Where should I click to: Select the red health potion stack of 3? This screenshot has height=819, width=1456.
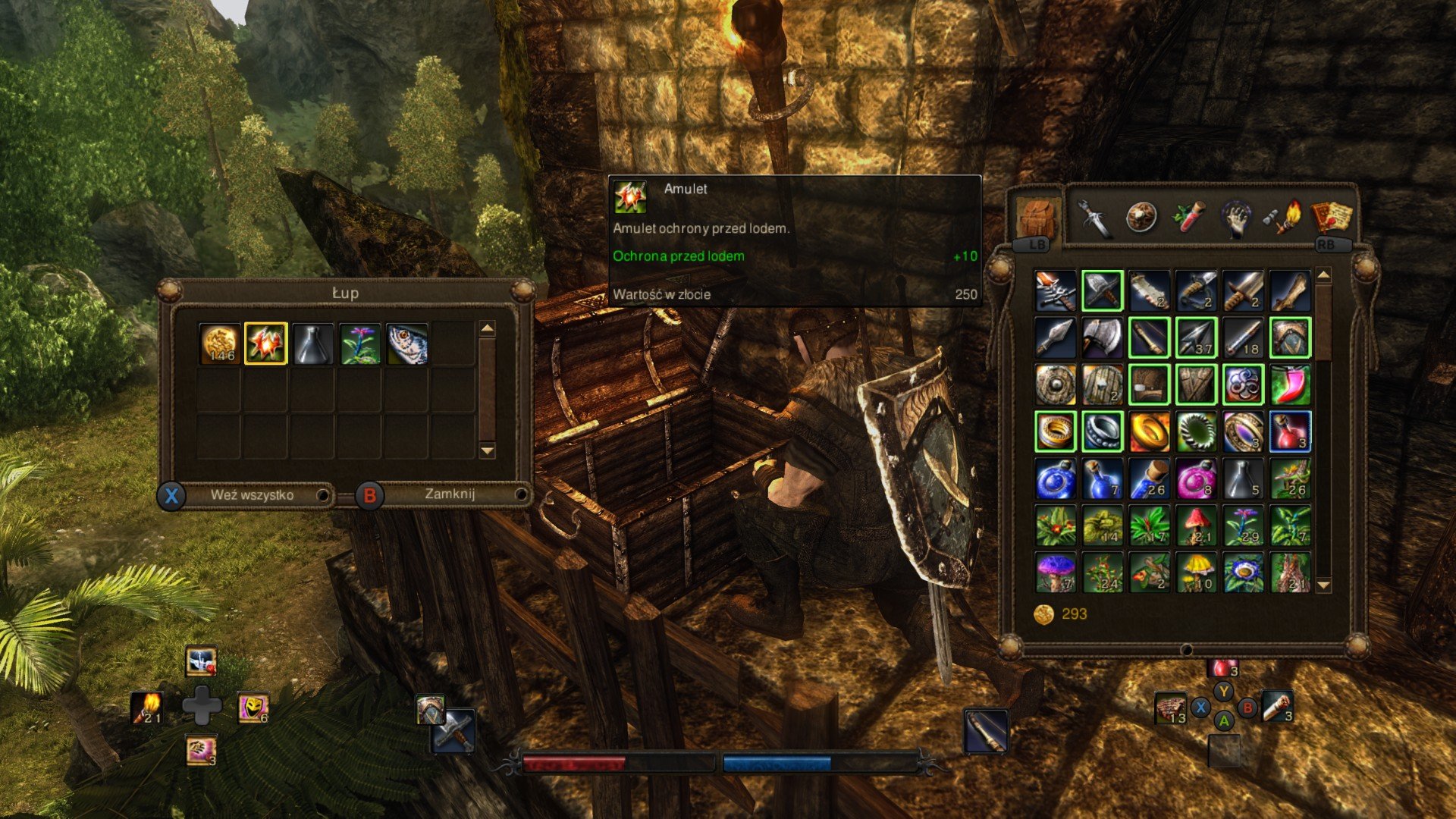pos(1290,431)
